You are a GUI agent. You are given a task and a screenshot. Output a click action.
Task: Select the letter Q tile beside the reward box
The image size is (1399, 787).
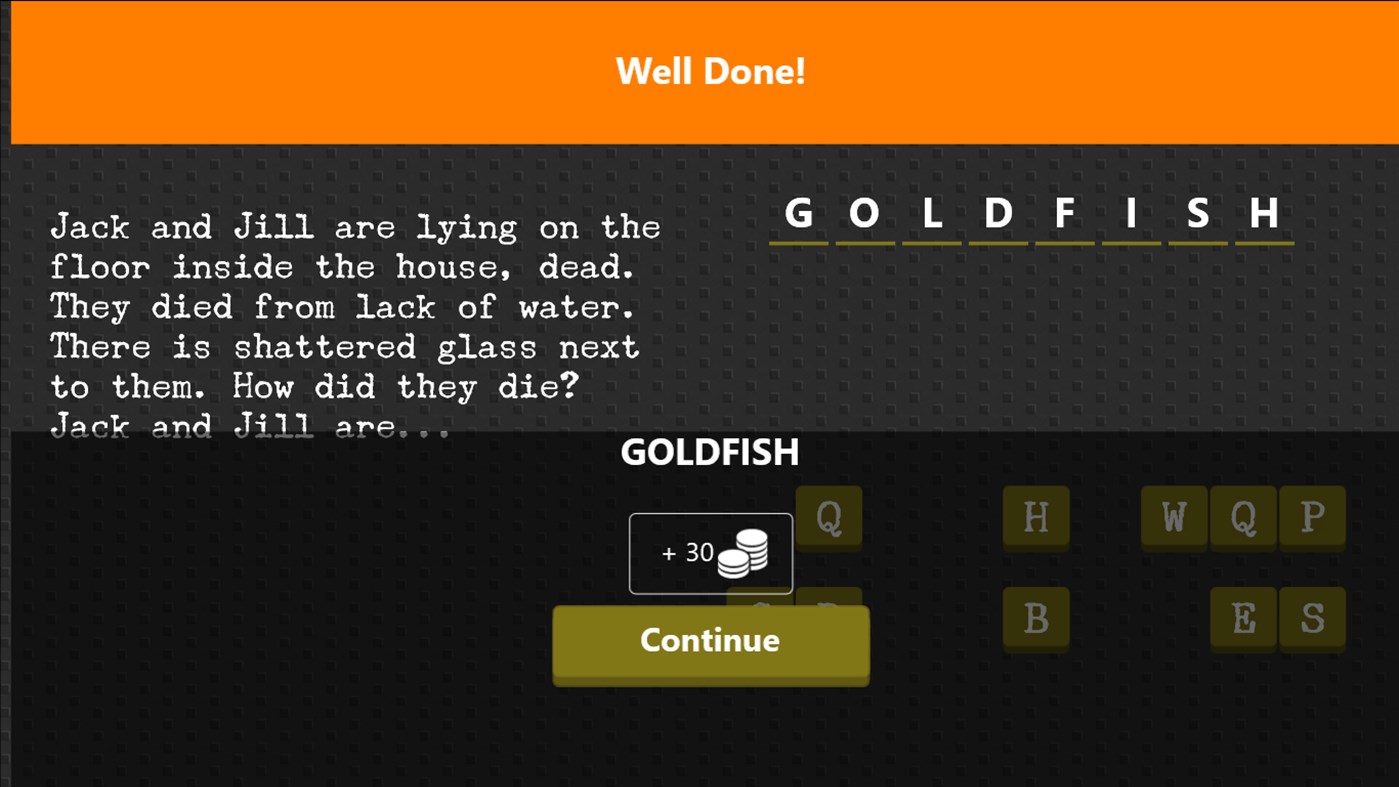pyautogui.click(x=828, y=517)
